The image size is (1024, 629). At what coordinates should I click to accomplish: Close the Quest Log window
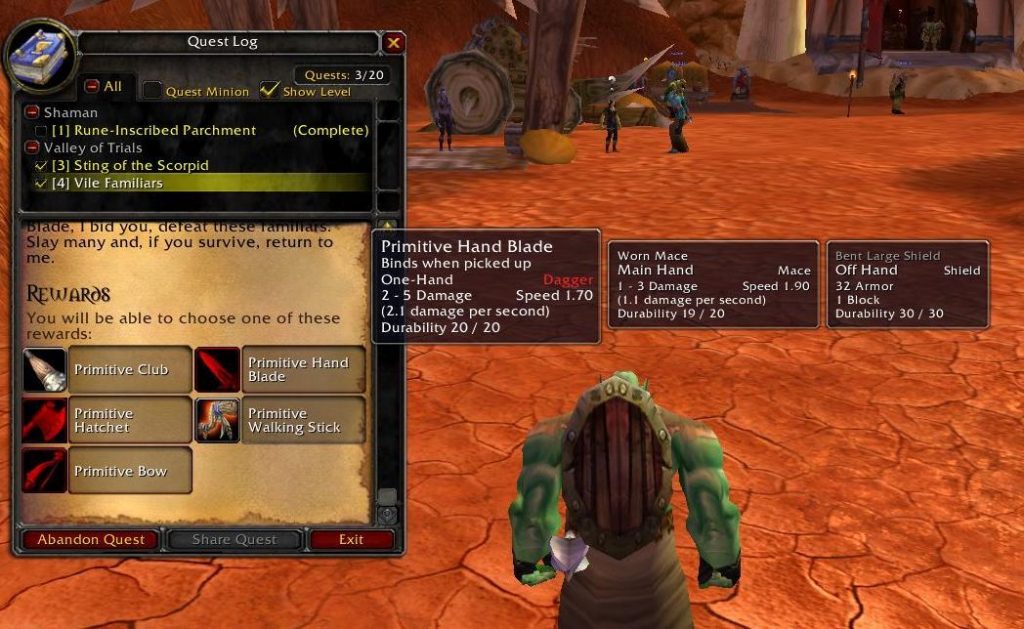pyautogui.click(x=393, y=43)
